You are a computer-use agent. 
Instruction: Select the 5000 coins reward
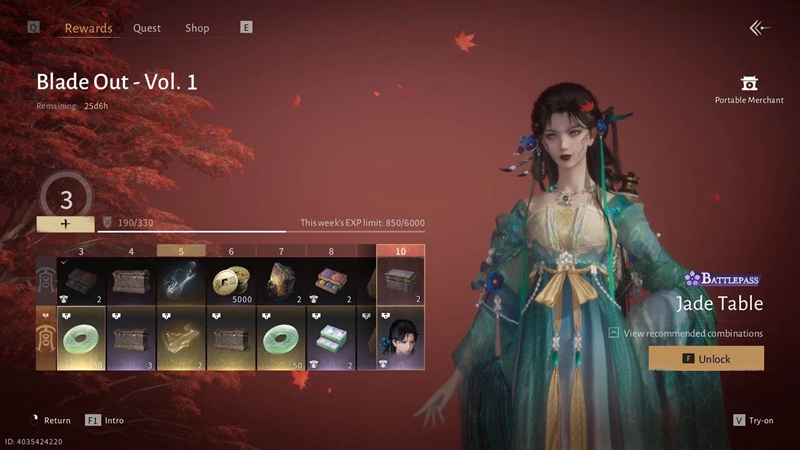point(231,282)
